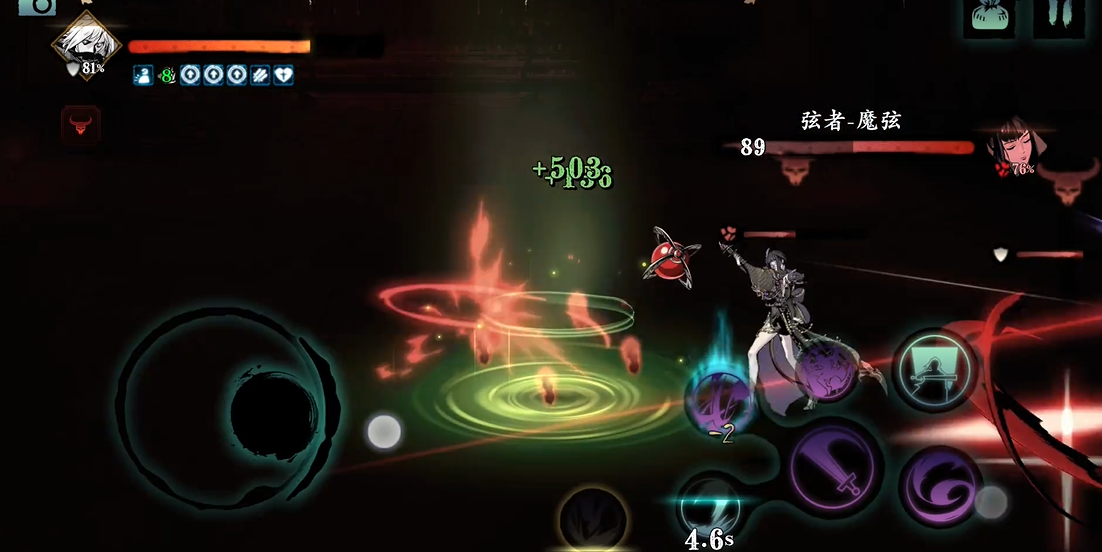The height and width of the screenshot is (552, 1102).
Task: Activate the dark yellow-ringed ultimate skill
Action: [593, 521]
